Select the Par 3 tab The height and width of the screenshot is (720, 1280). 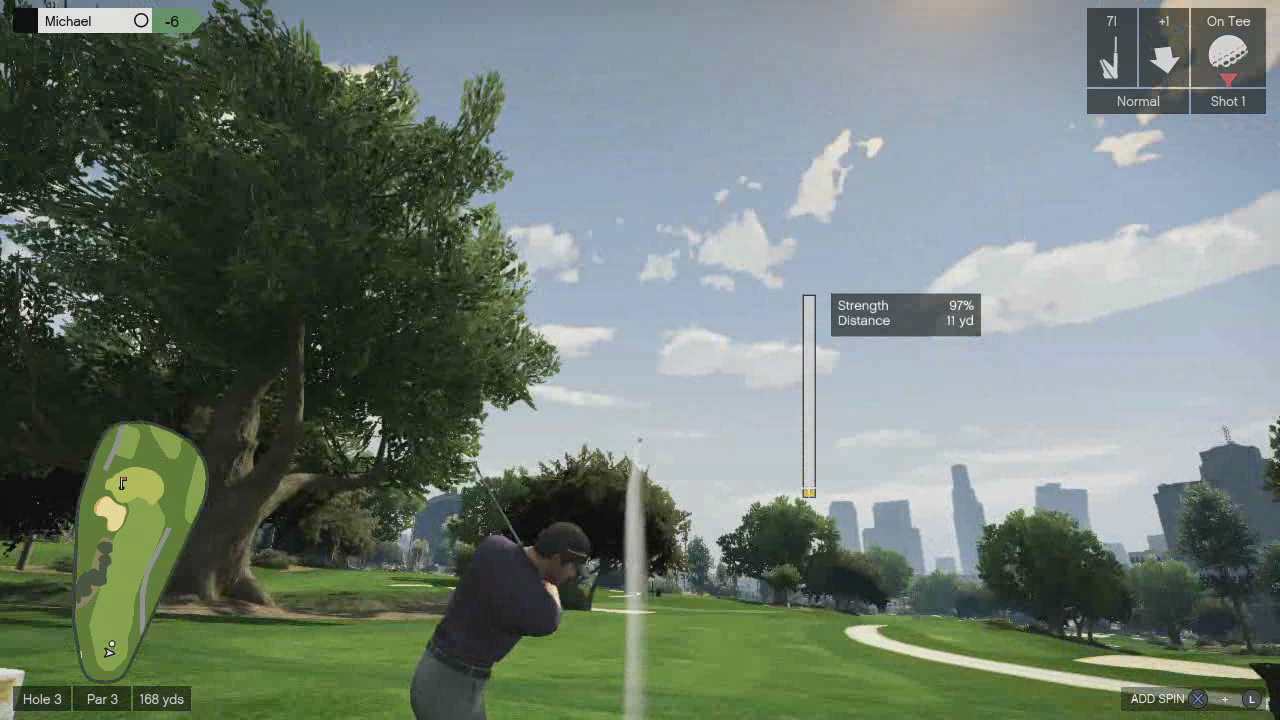point(101,699)
